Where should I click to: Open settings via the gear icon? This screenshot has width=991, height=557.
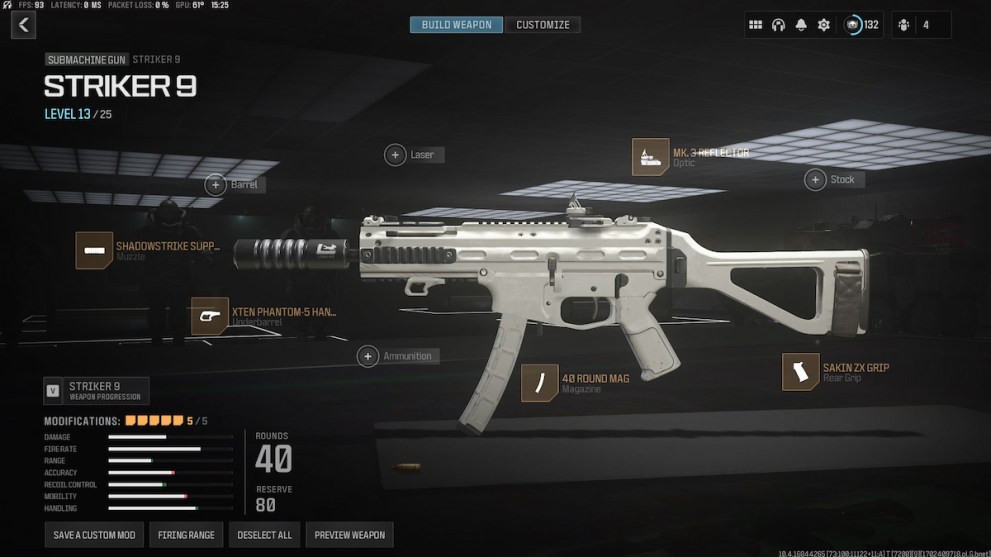[x=824, y=25]
